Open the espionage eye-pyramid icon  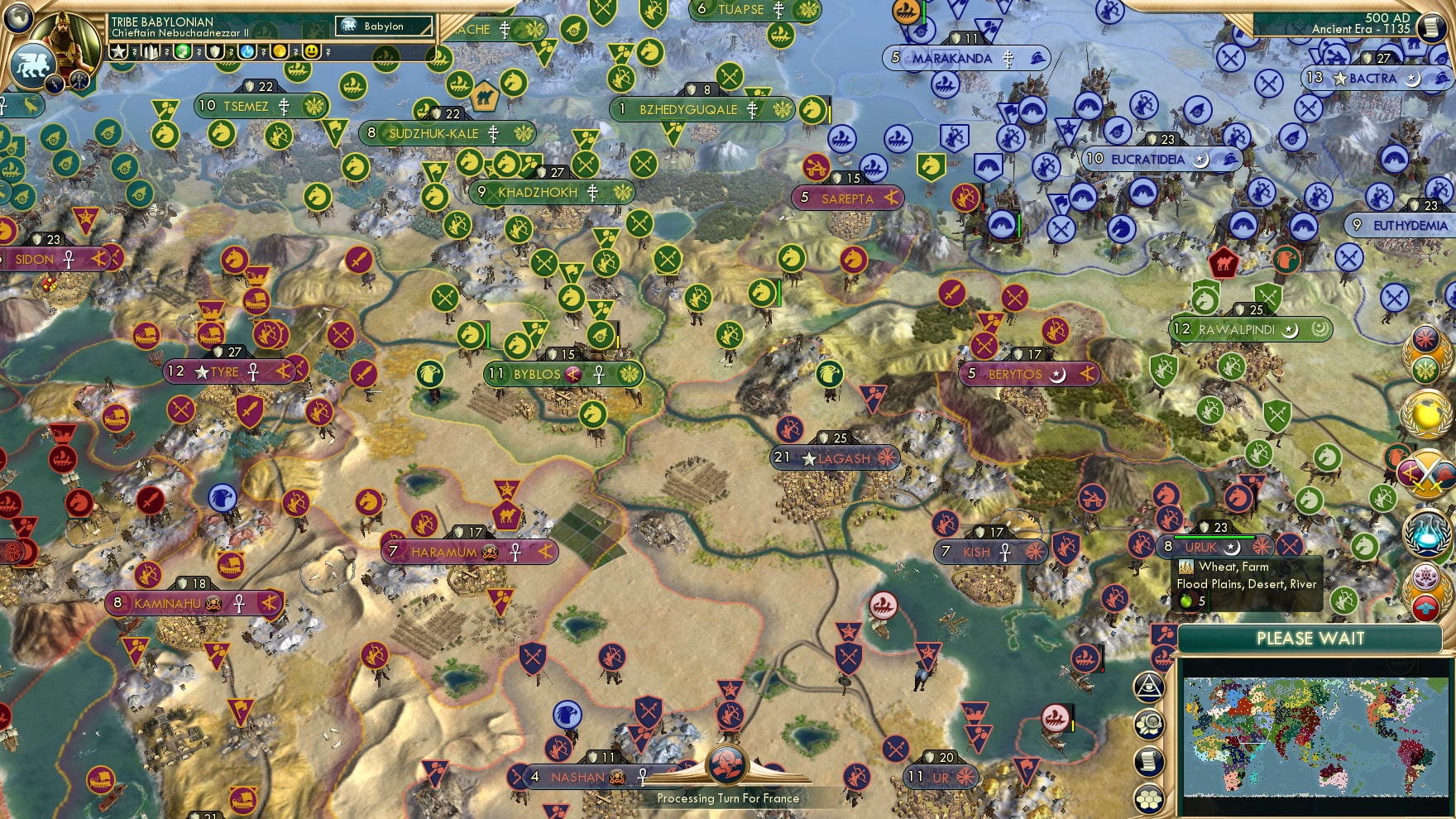tap(1149, 686)
